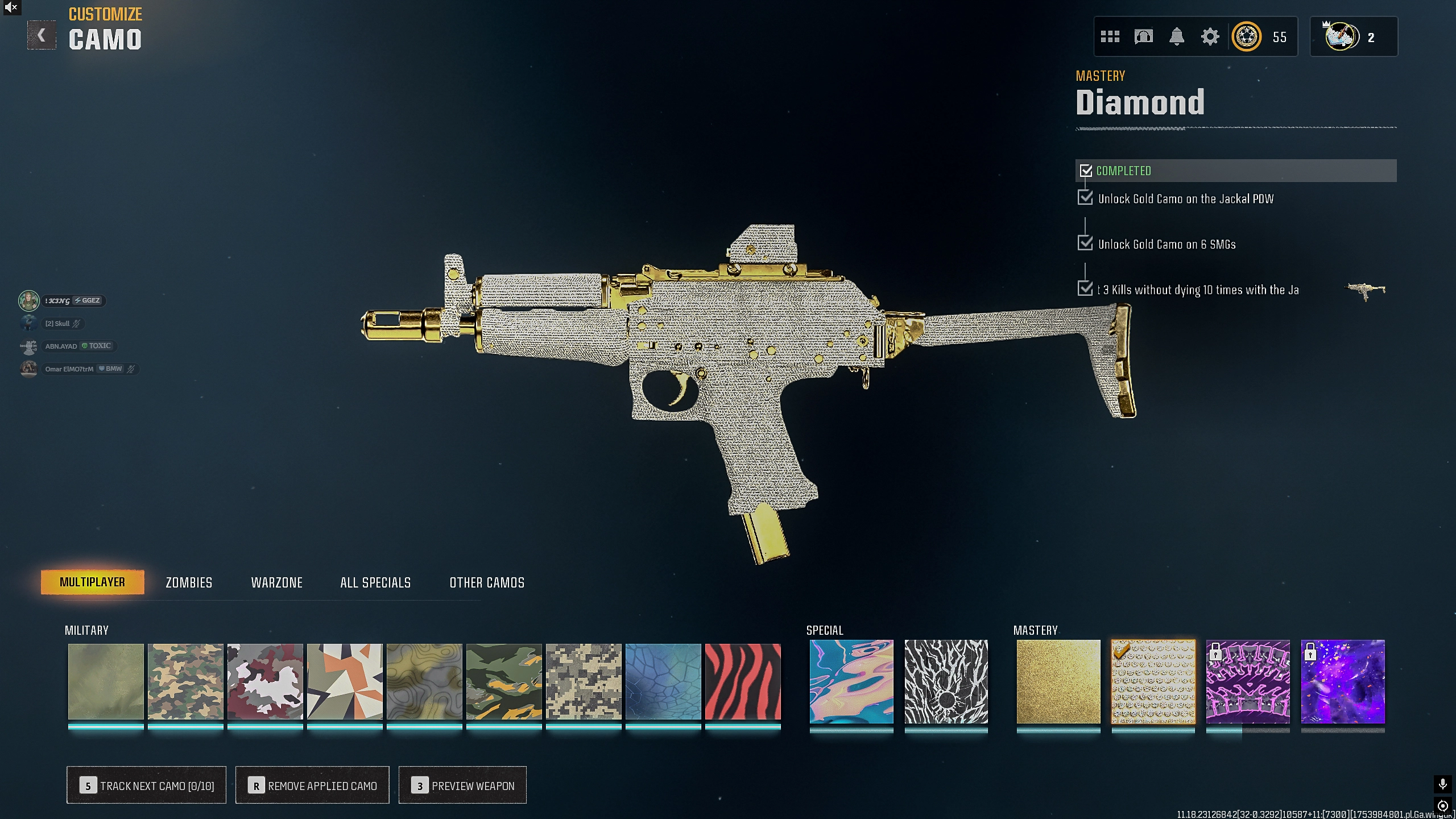This screenshot has height=819, width=1456.
Task: Choose the gray digital pixel camo
Action: (584, 681)
